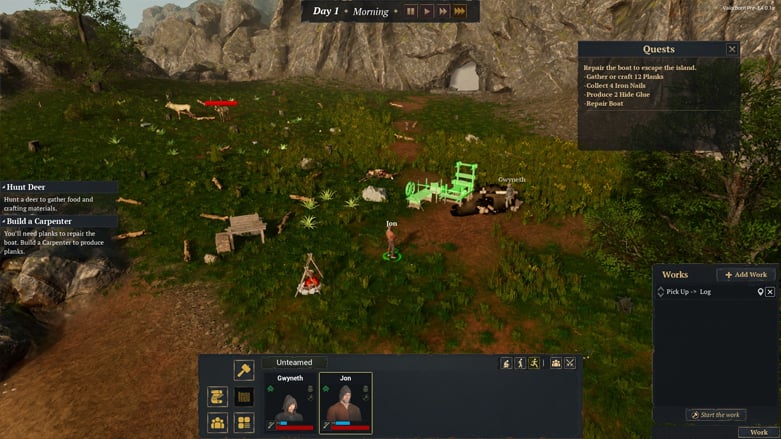
Task: Set the running movement stance
Action: 535,363
